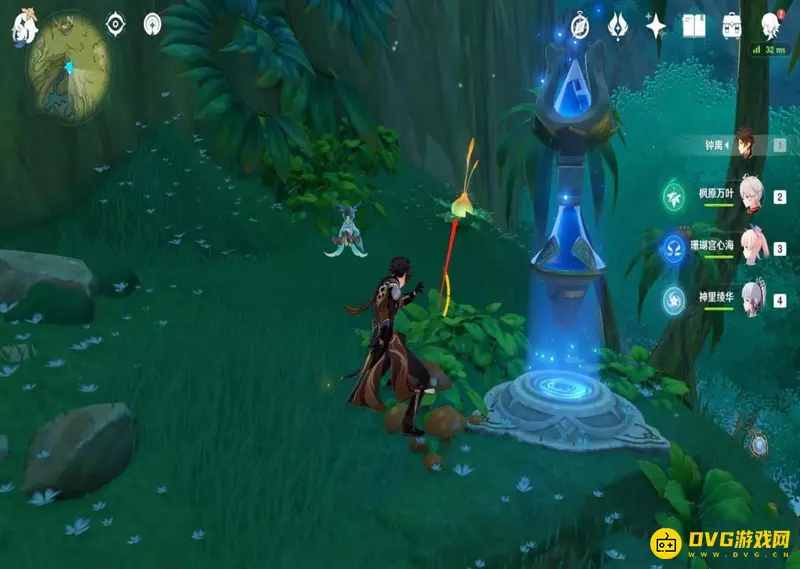Viewport: 800px width, 569px height.
Task: Trigger 枫原万叶's green Anemo burst icon
Action: [x=675, y=197]
